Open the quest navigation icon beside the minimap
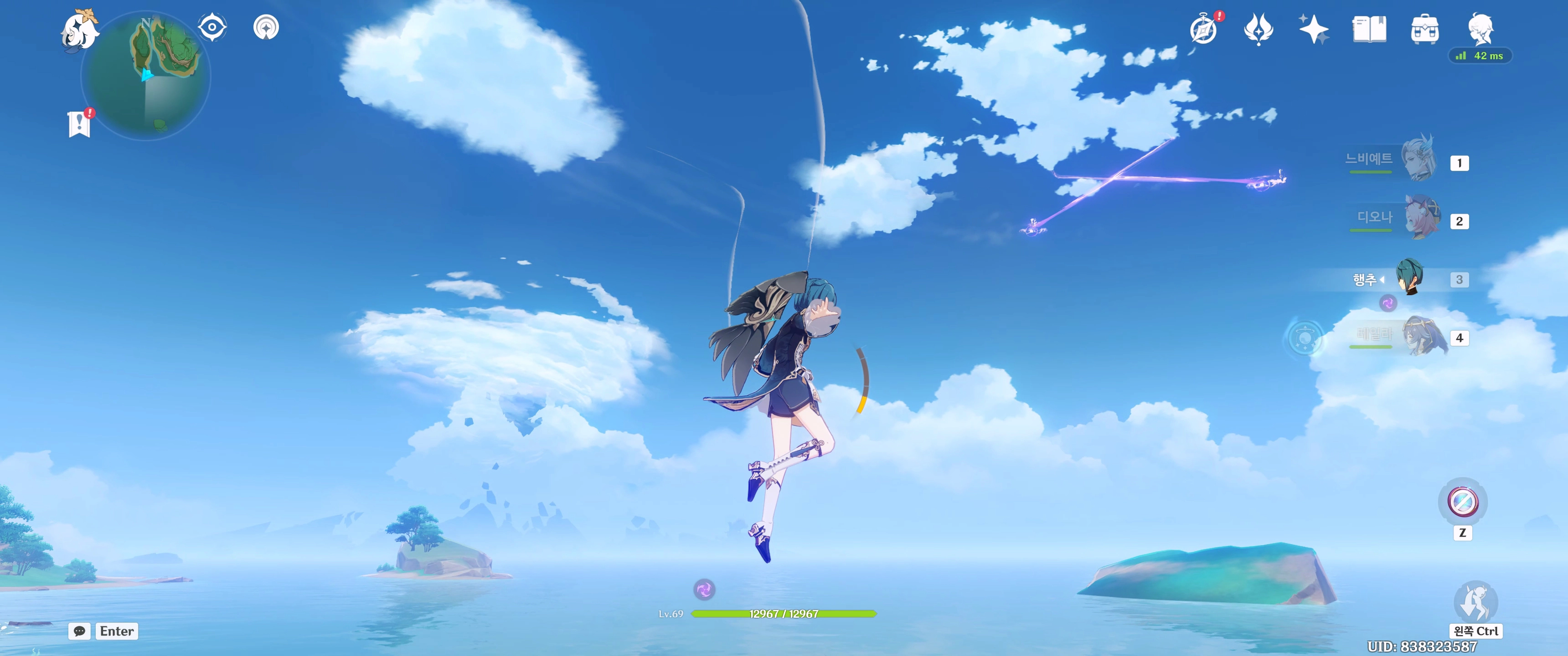Viewport: 1568px width, 656px height. [266, 27]
